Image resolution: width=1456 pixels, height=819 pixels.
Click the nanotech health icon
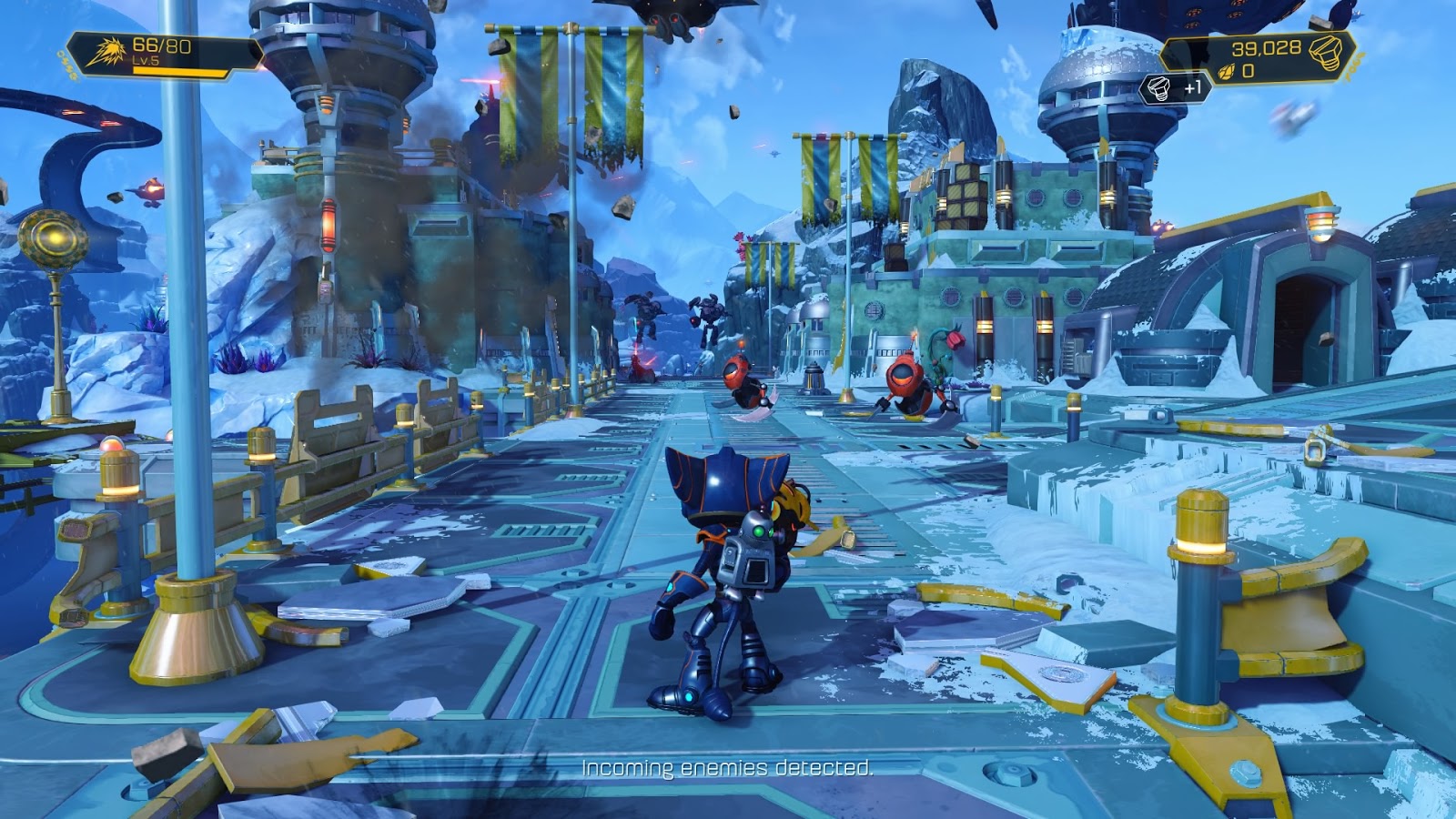tap(107, 52)
